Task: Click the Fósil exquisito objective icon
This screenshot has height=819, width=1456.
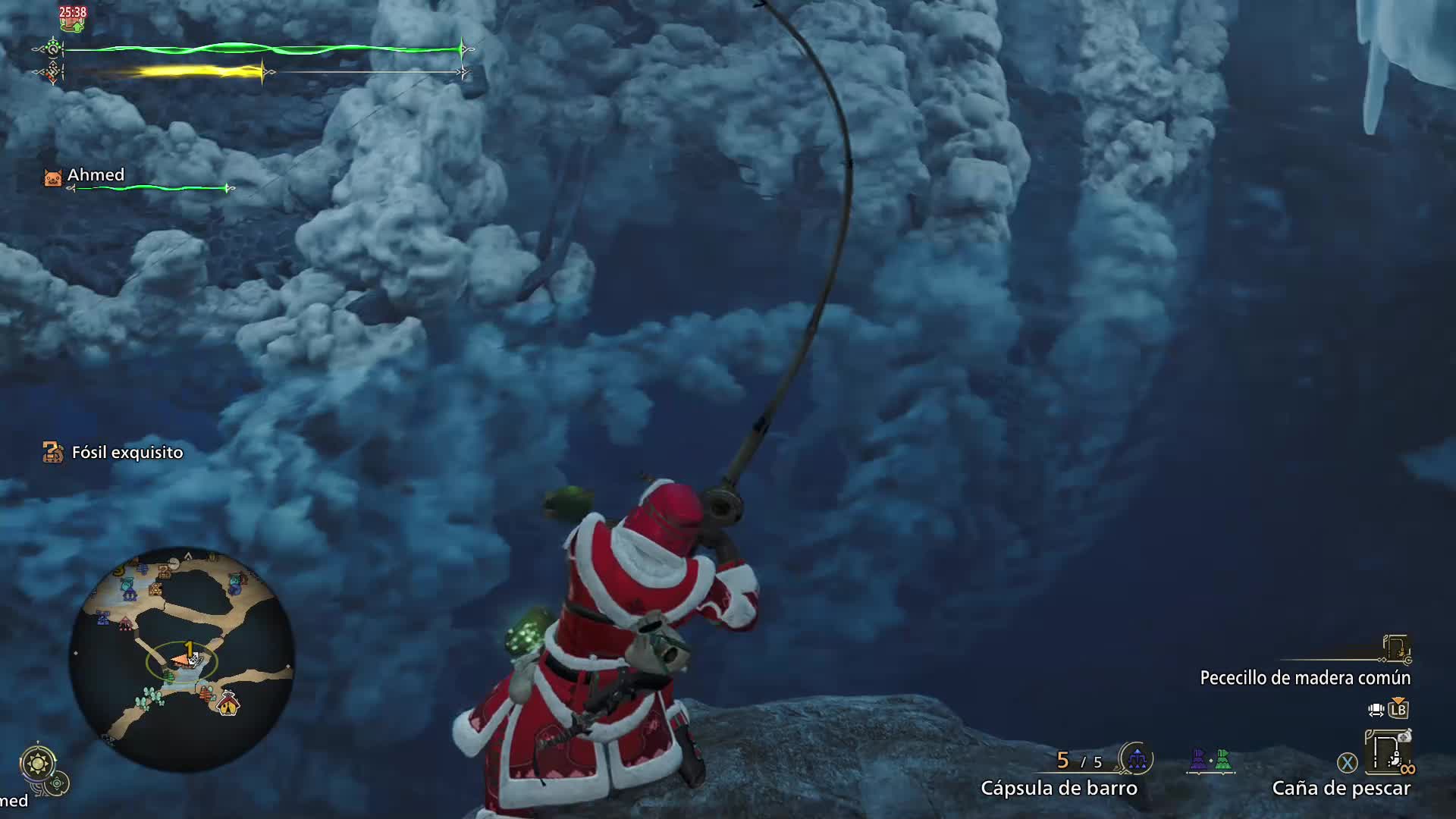Action: point(52,452)
